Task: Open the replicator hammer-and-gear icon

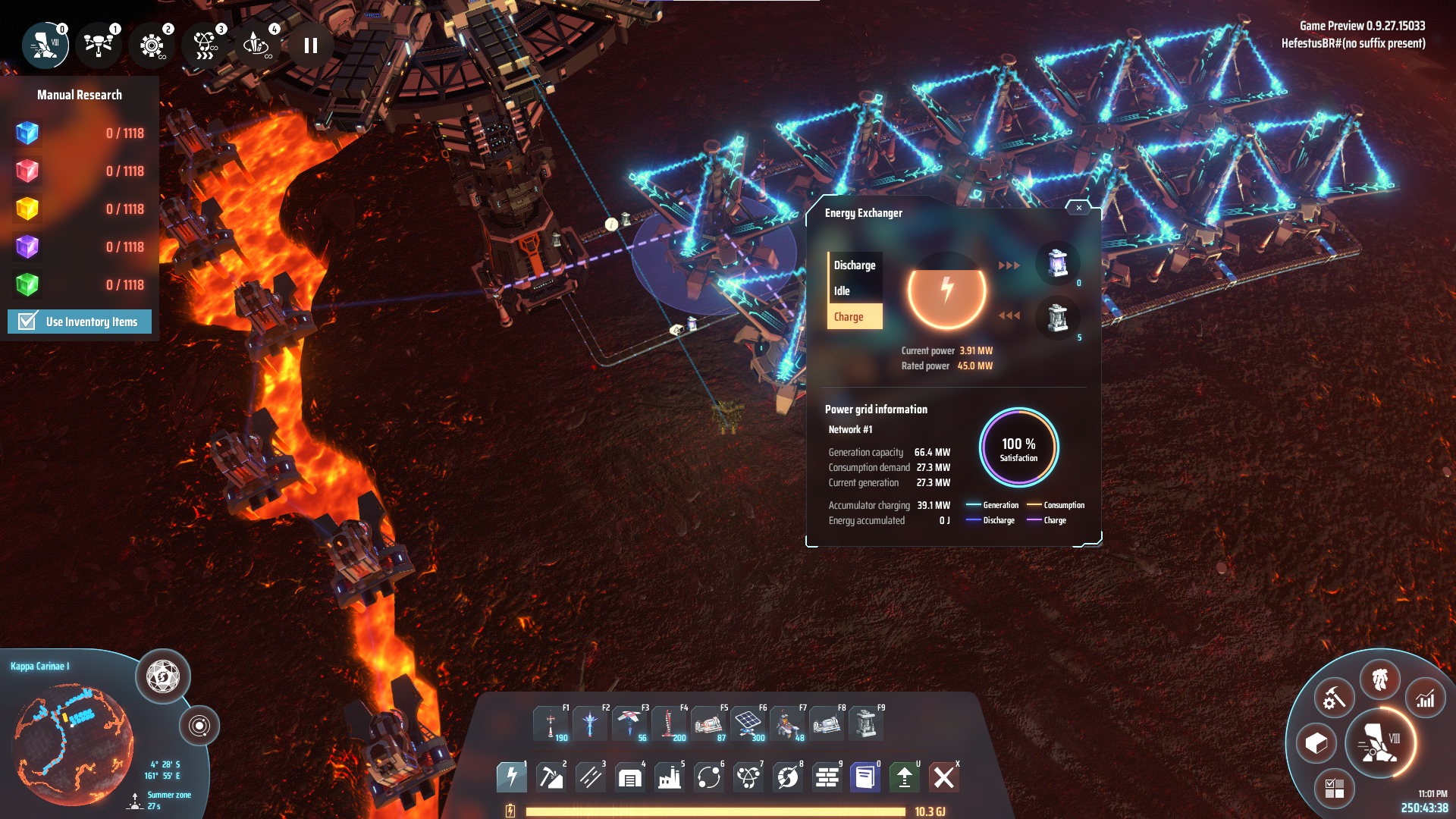Action: pos(1334,698)
